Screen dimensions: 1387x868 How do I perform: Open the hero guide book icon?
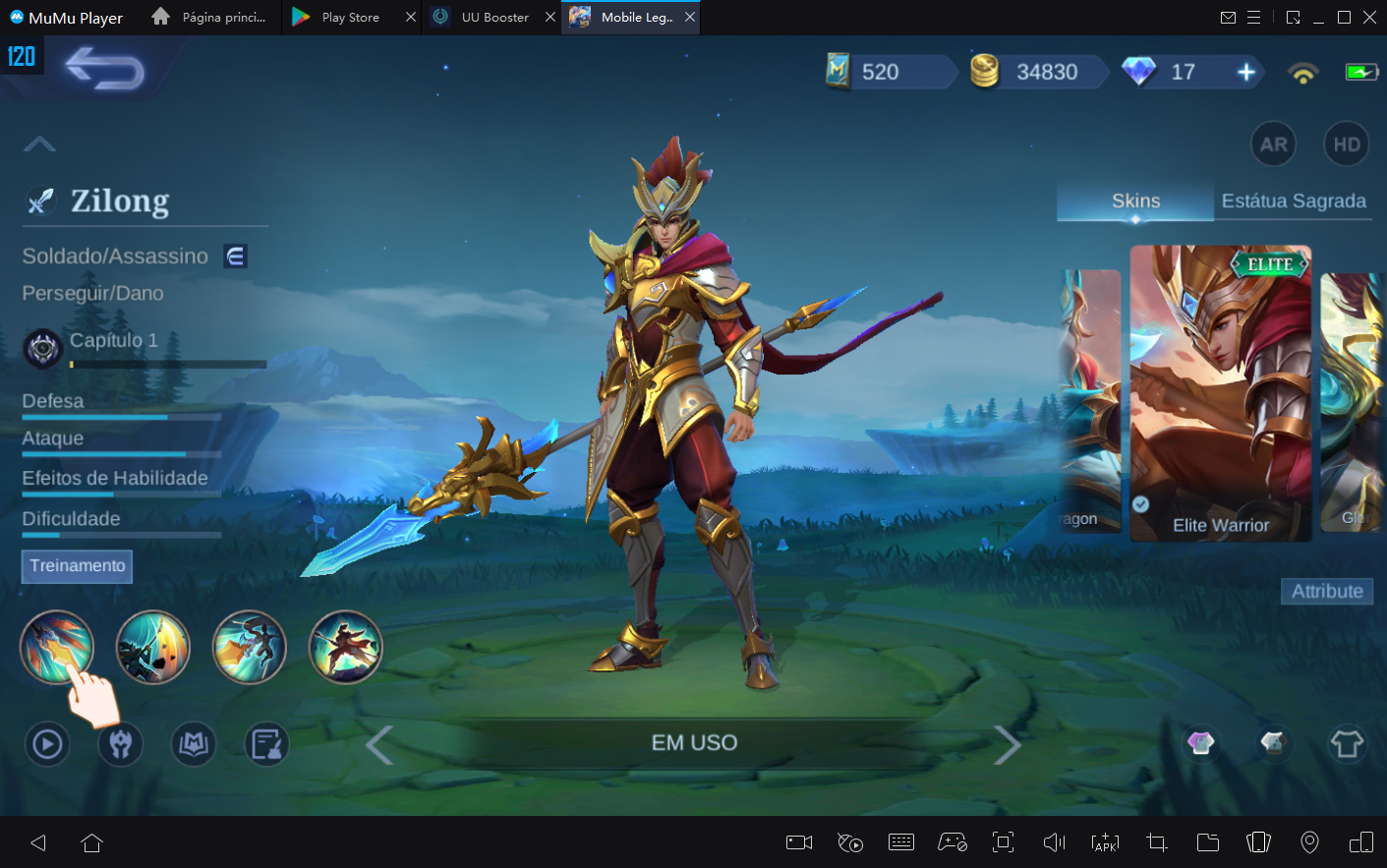click(x=194, y=744)
